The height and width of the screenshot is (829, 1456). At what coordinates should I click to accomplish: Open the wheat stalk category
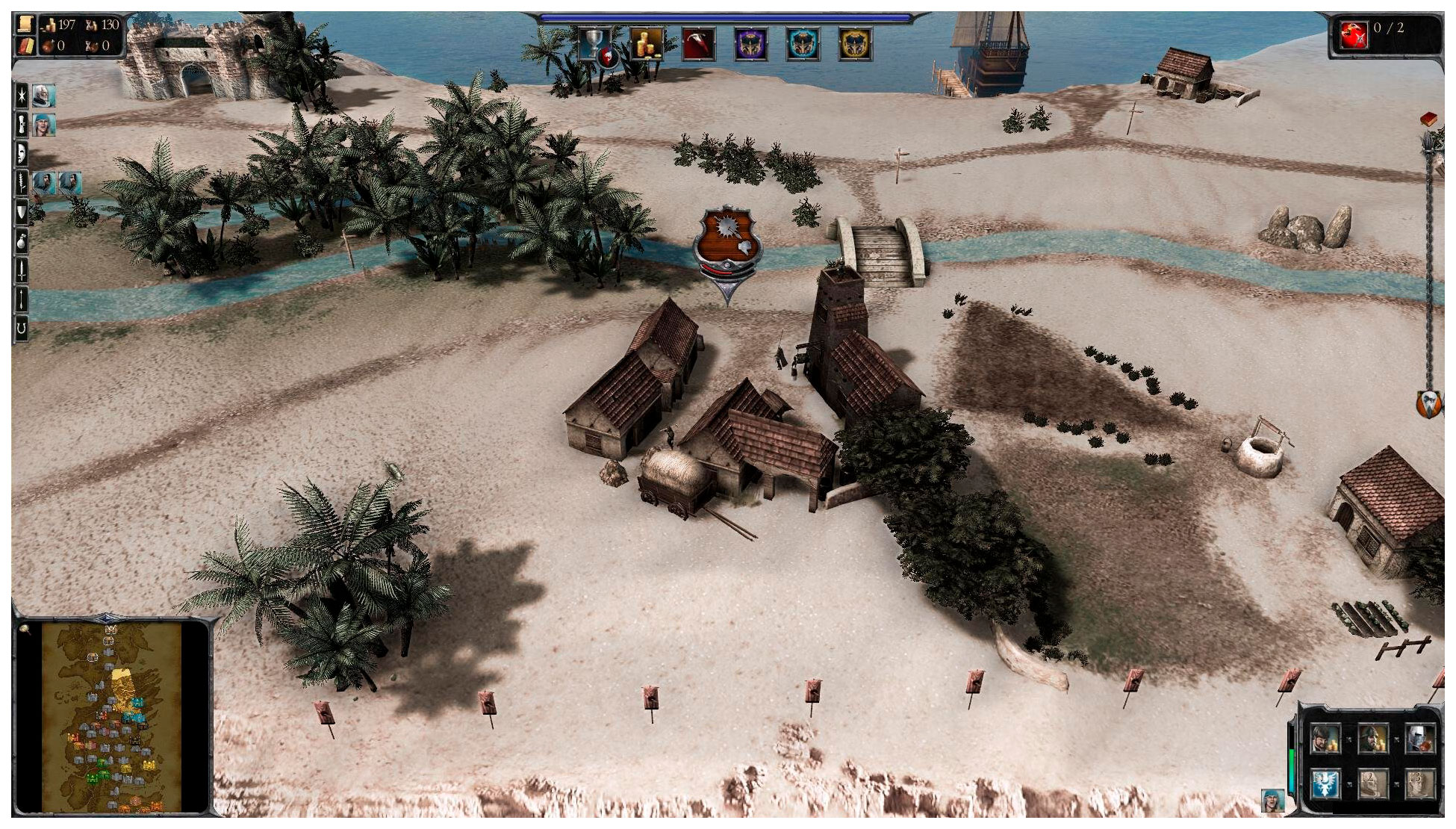pos(22,182)
